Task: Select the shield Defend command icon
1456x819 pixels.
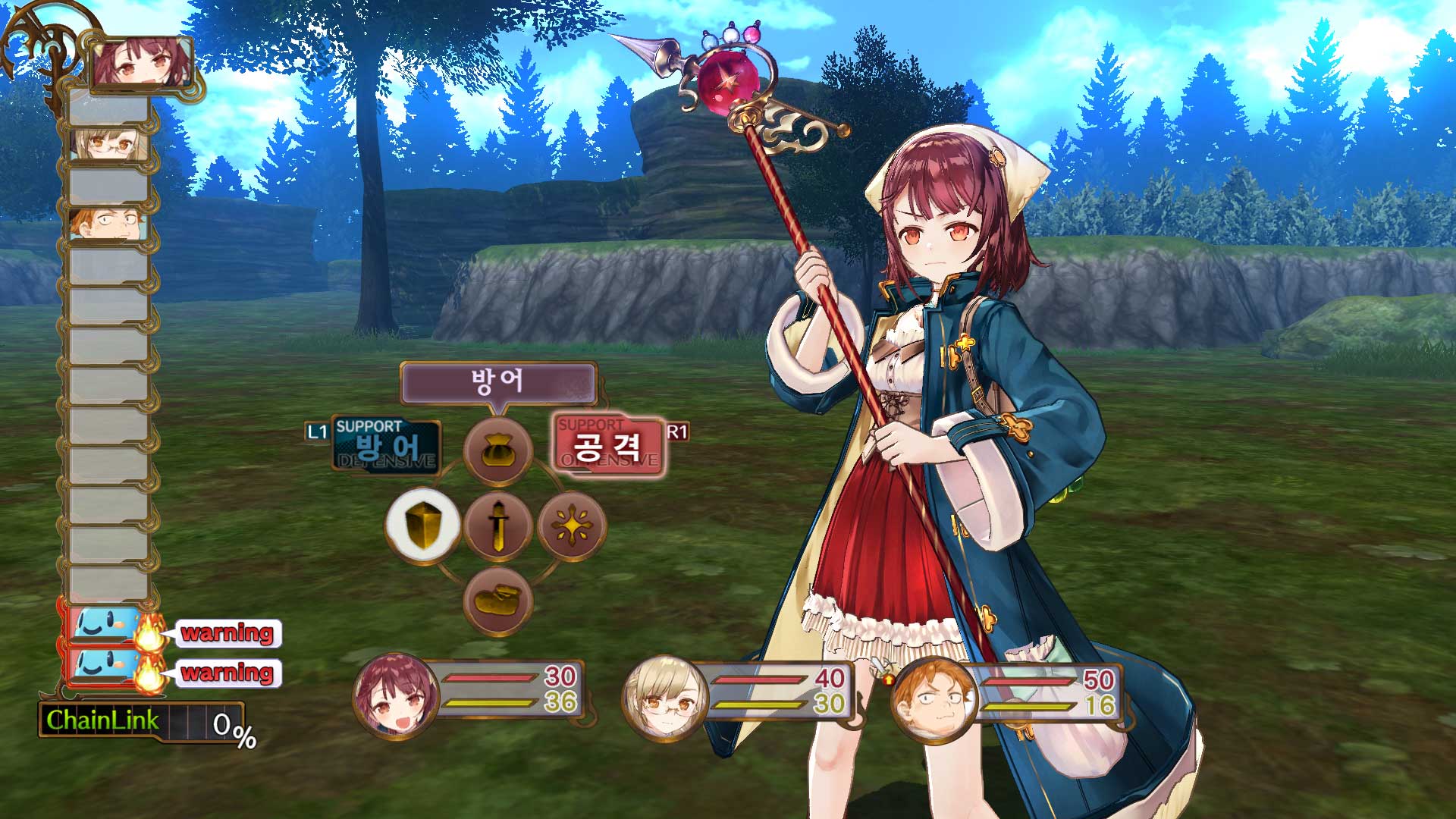Action: [x=423, y=525]
